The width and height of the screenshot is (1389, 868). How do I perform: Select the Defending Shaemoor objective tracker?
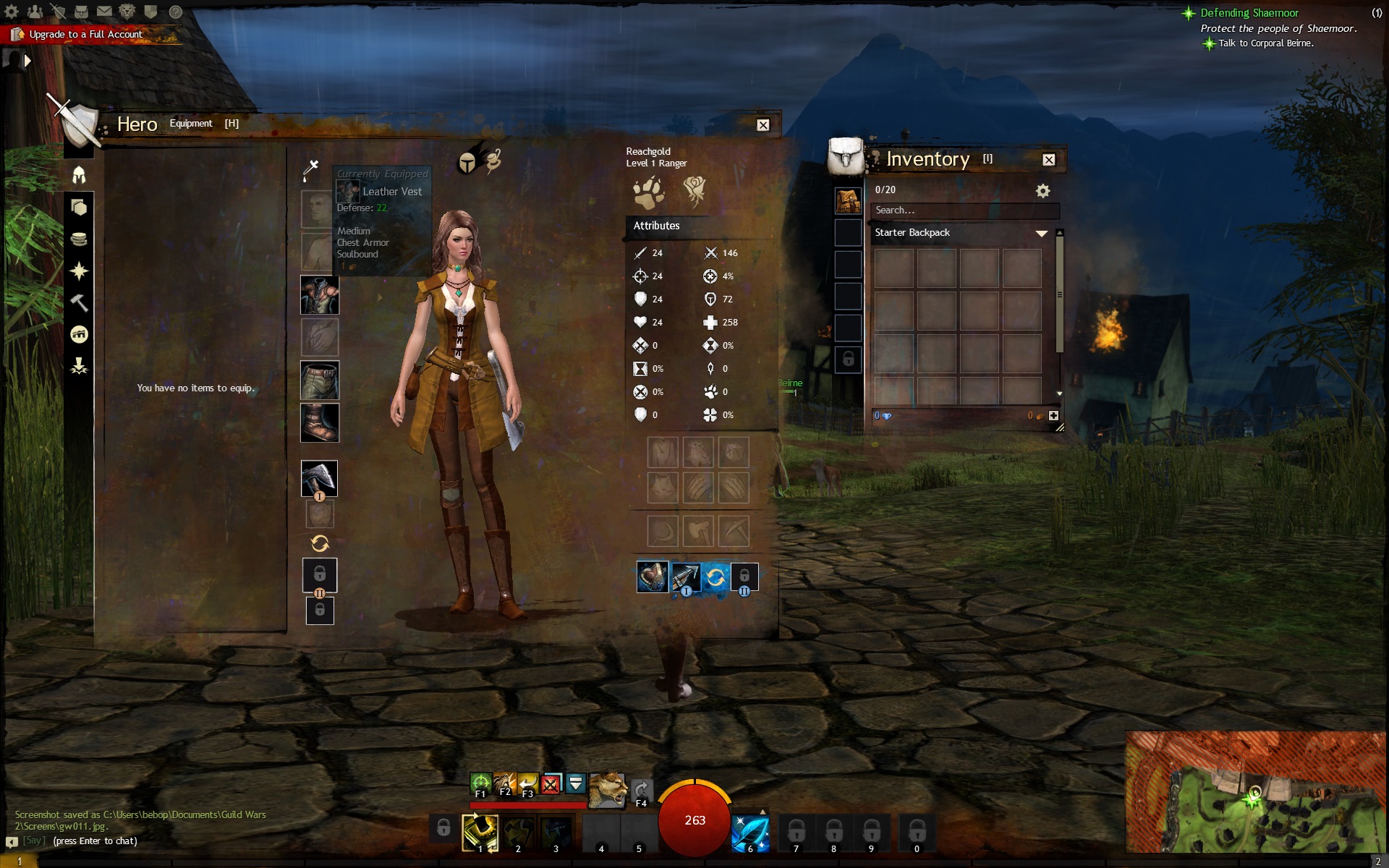coord(1249,13)
